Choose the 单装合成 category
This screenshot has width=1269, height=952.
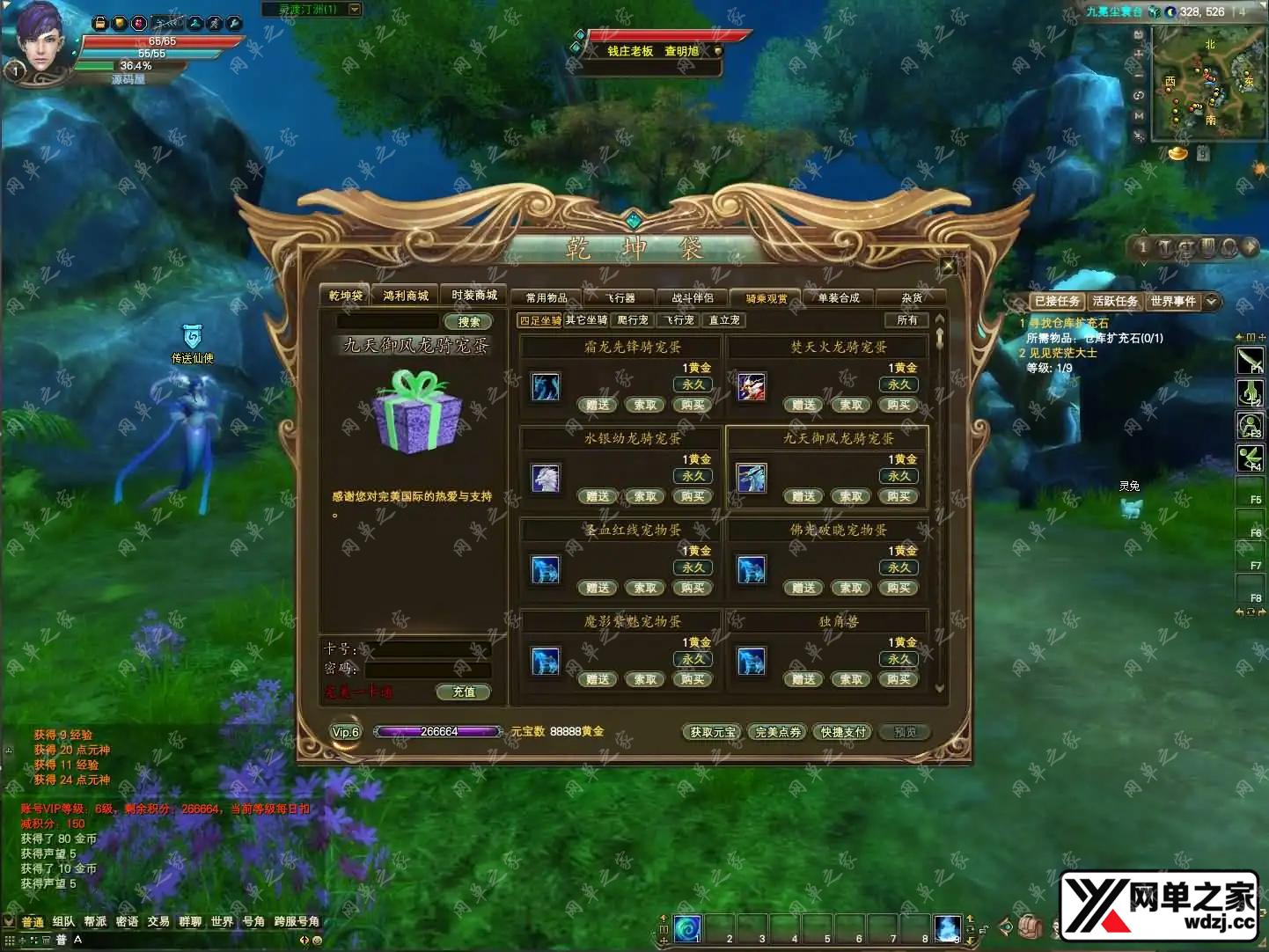838,298
